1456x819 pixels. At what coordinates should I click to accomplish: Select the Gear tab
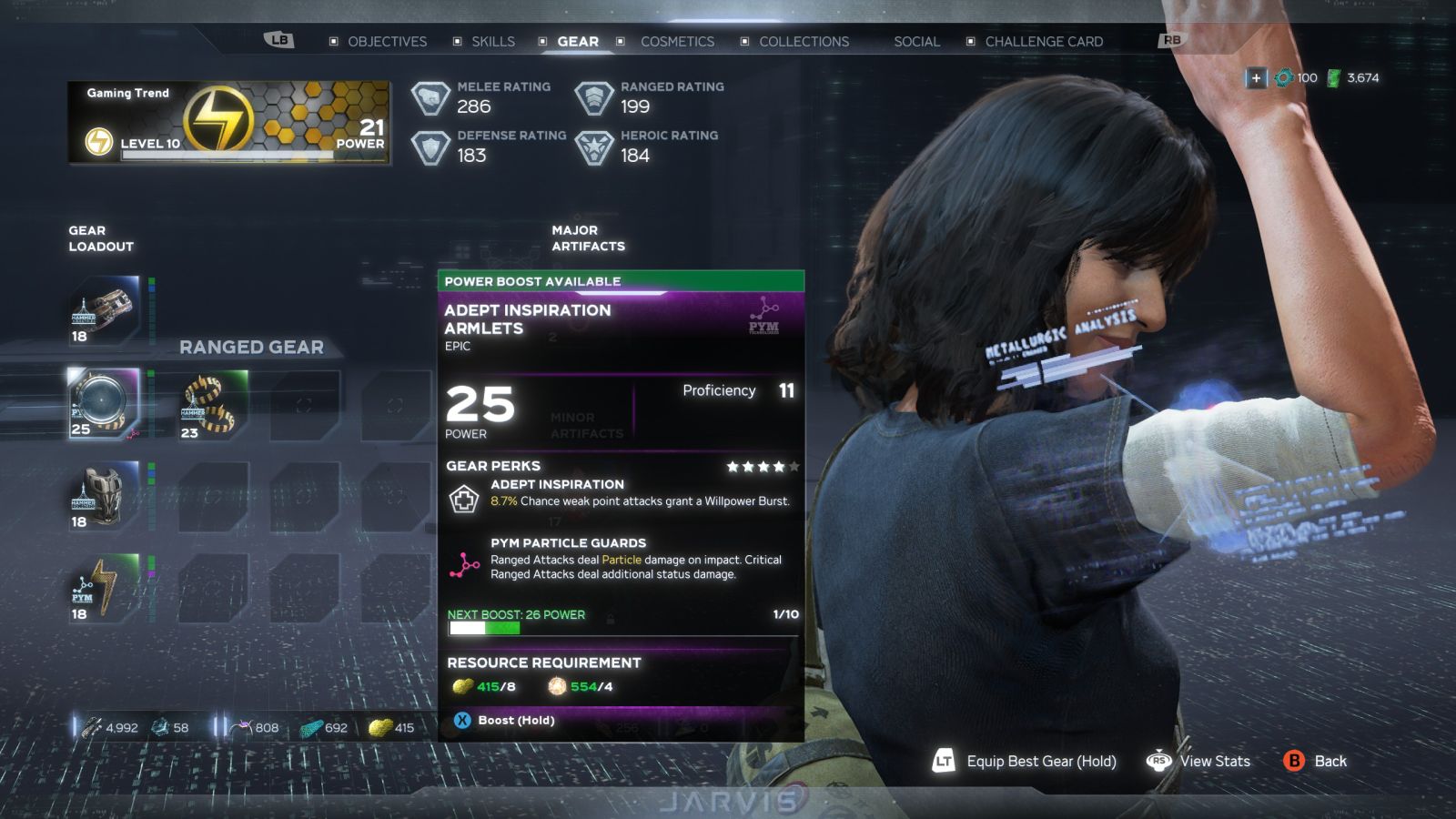(577, 42)
